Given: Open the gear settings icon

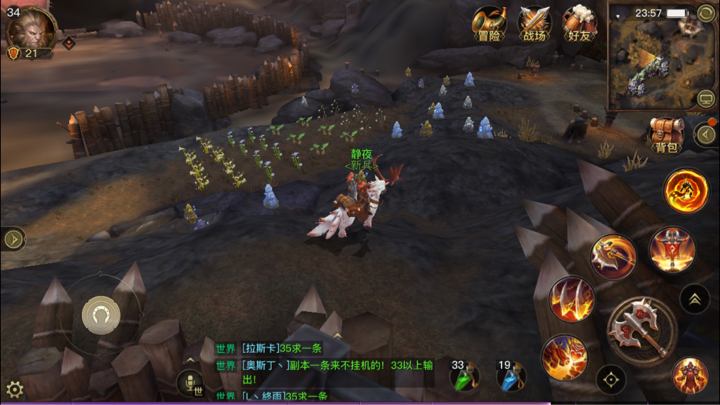Looking at the screenshot, I should [x=14, y=389].
